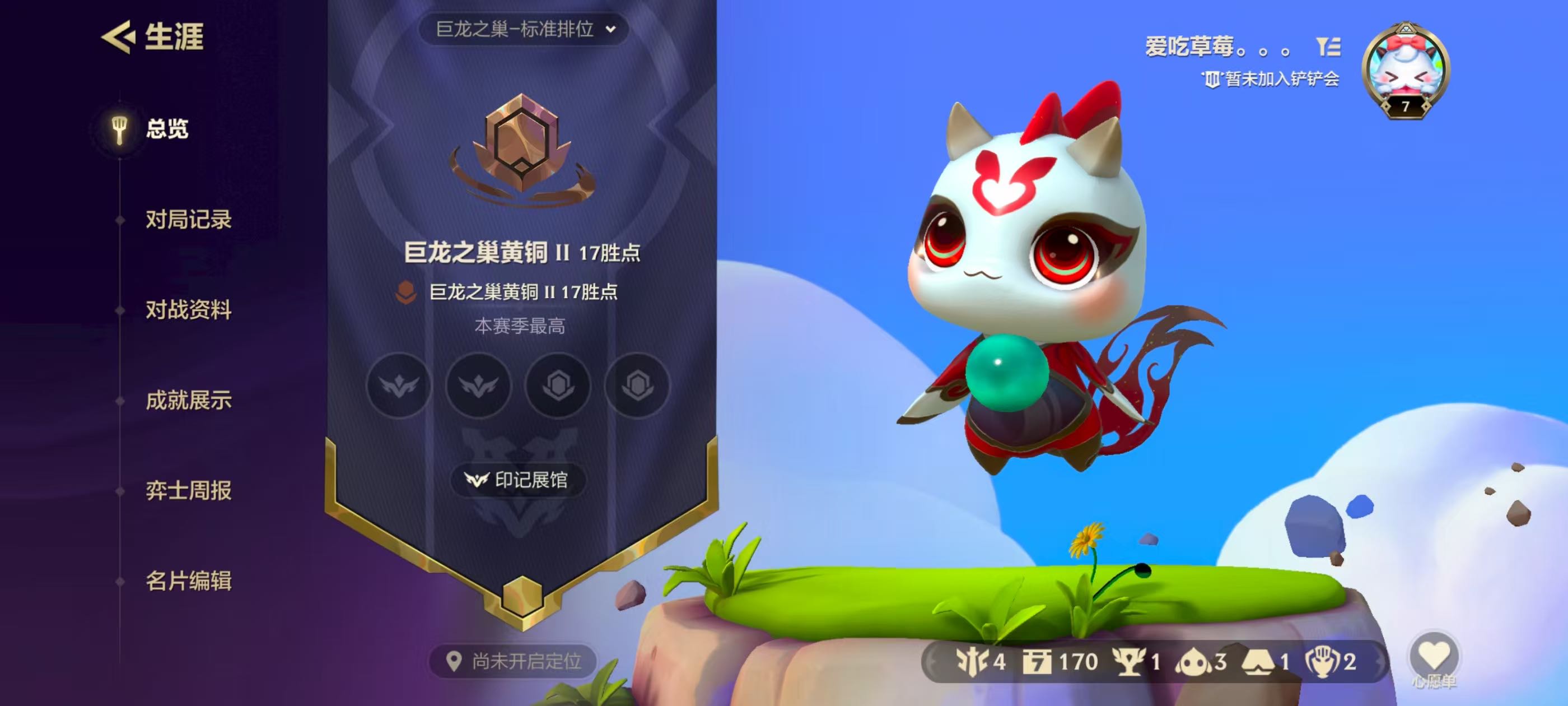Viewport: 1568px width, 706px height.
Task: Open the 弈士周报 weekly report tab
Action: [x=188, y=490]
